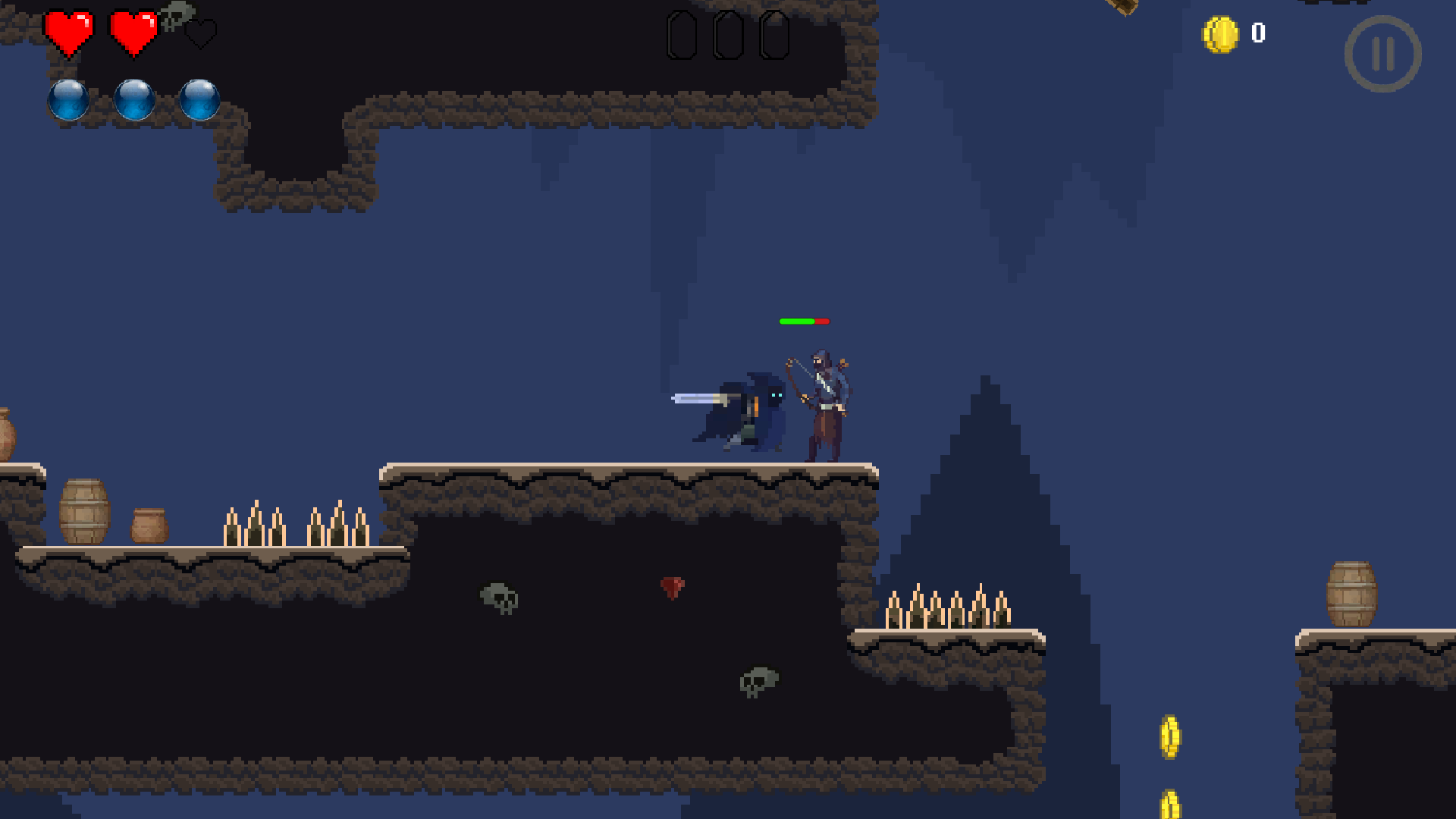Select the first empty potion slot

coord(680,33)
